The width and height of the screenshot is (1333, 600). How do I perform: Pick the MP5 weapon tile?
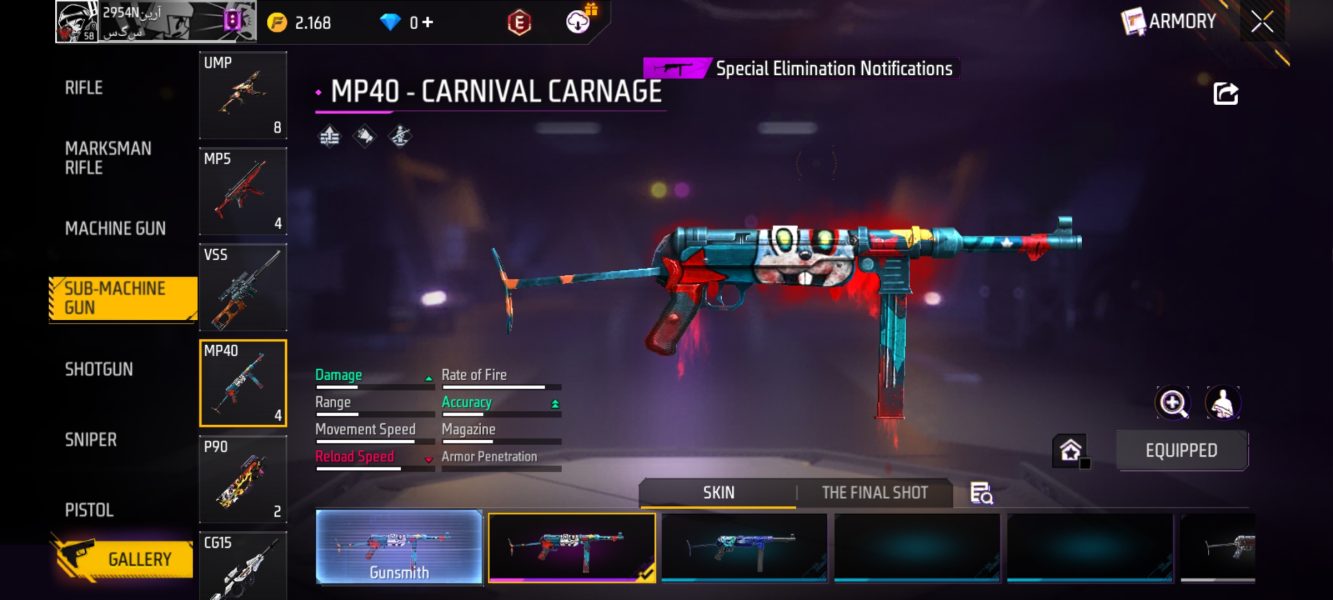(x=243, y=191)
